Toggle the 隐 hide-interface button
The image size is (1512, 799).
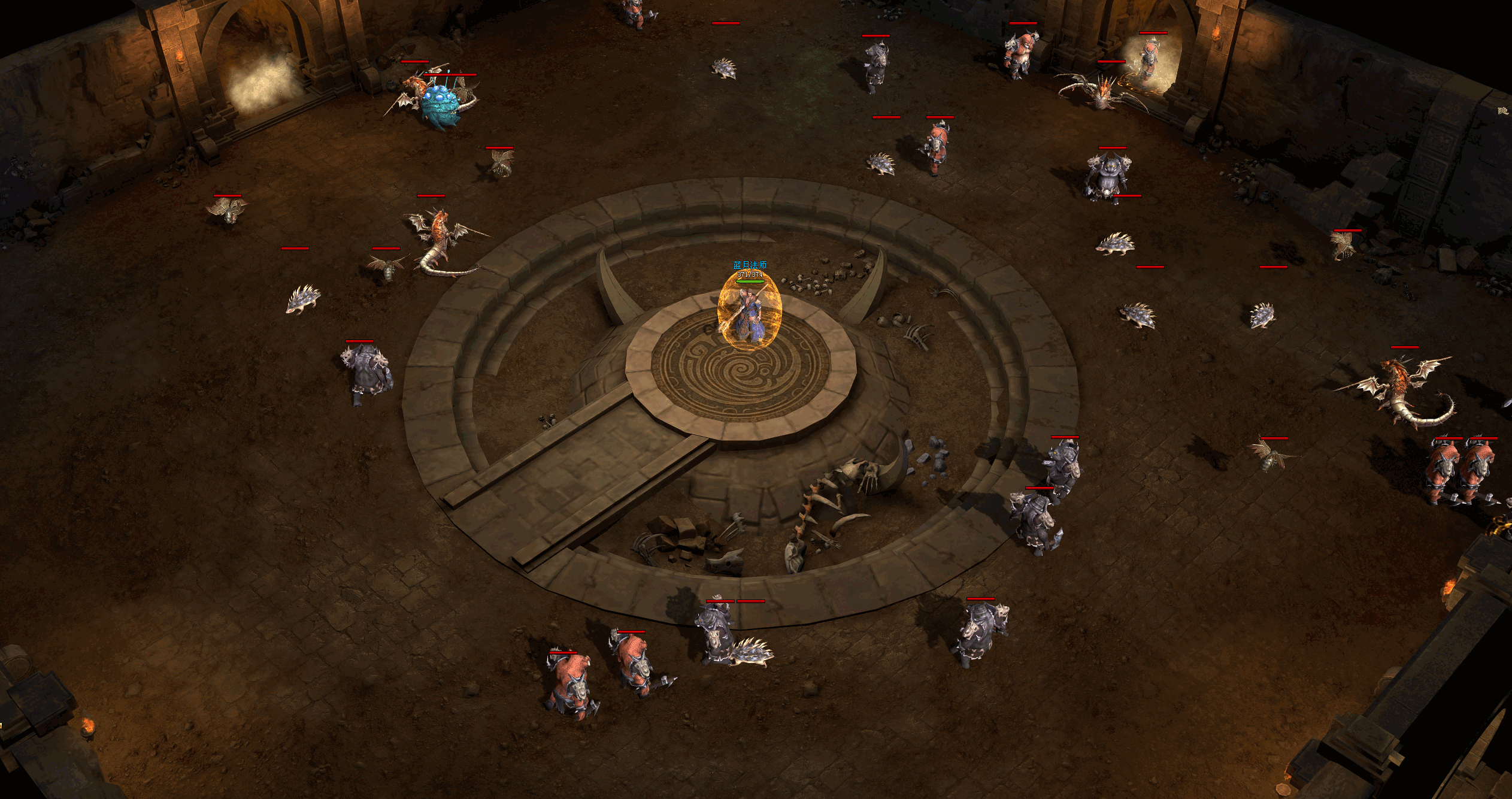[x=1502, y=111]
